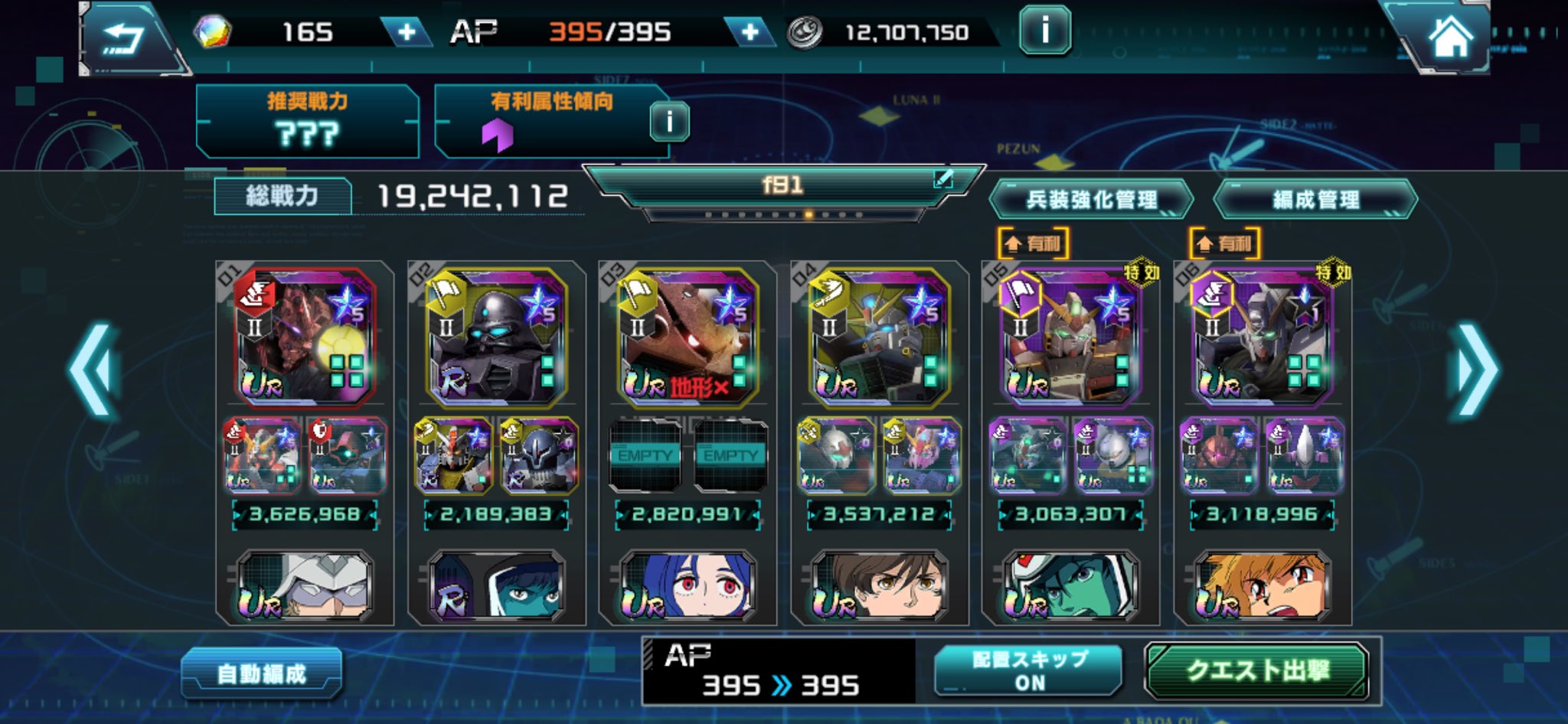Open the info button next to currency
Image resolution: width=1568 pixels, height=724 pixels.
tap(1044, 31)
